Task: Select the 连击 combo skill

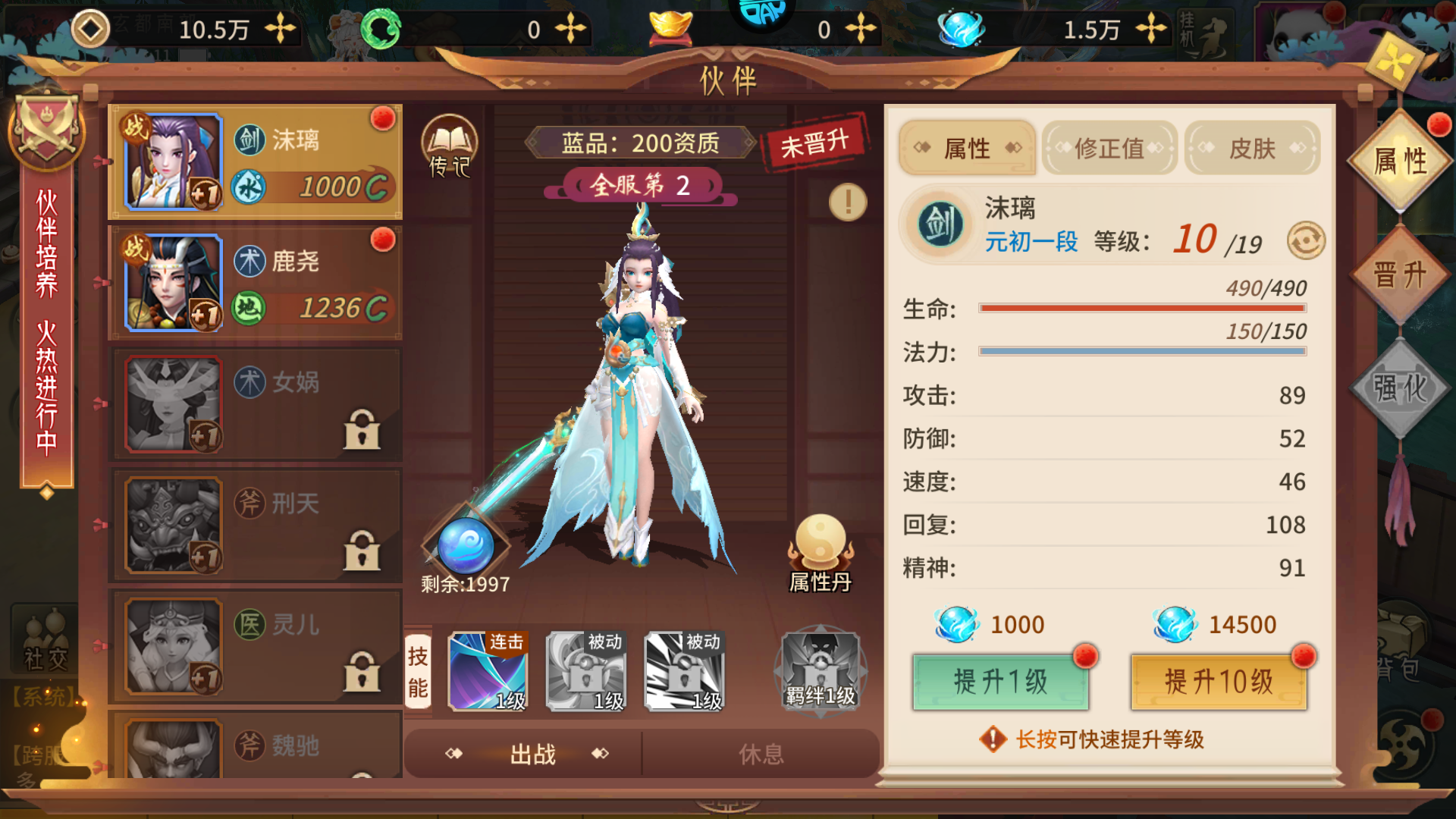Action: (x=488, y=671)
